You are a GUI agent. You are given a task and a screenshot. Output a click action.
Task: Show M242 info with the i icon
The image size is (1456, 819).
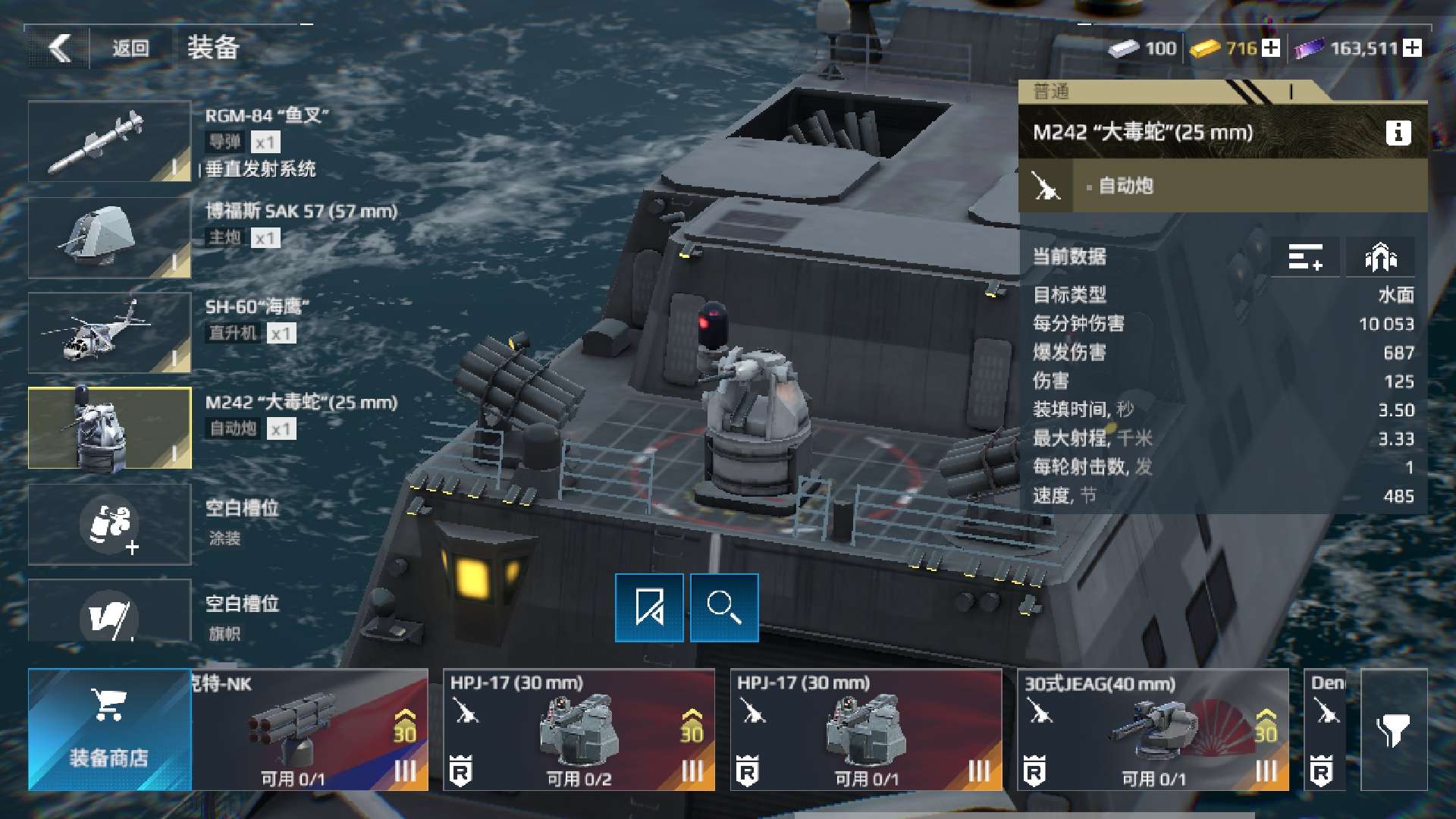(1398, 133)
